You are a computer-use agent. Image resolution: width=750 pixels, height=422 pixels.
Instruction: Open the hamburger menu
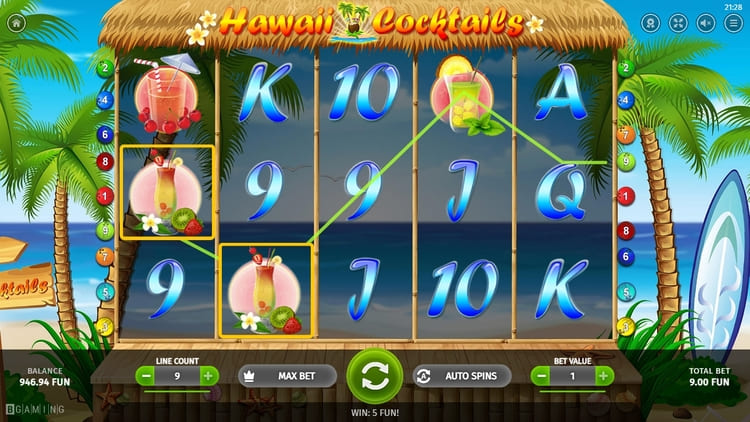point(734,23)
